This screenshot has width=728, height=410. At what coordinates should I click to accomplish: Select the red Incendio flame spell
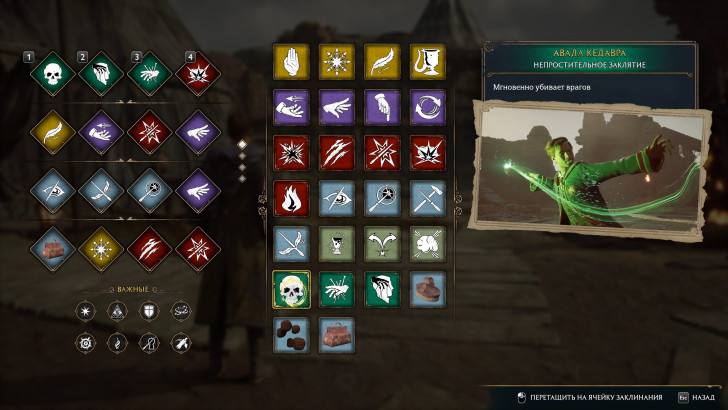pyautogui.click(x=291, y=198)
